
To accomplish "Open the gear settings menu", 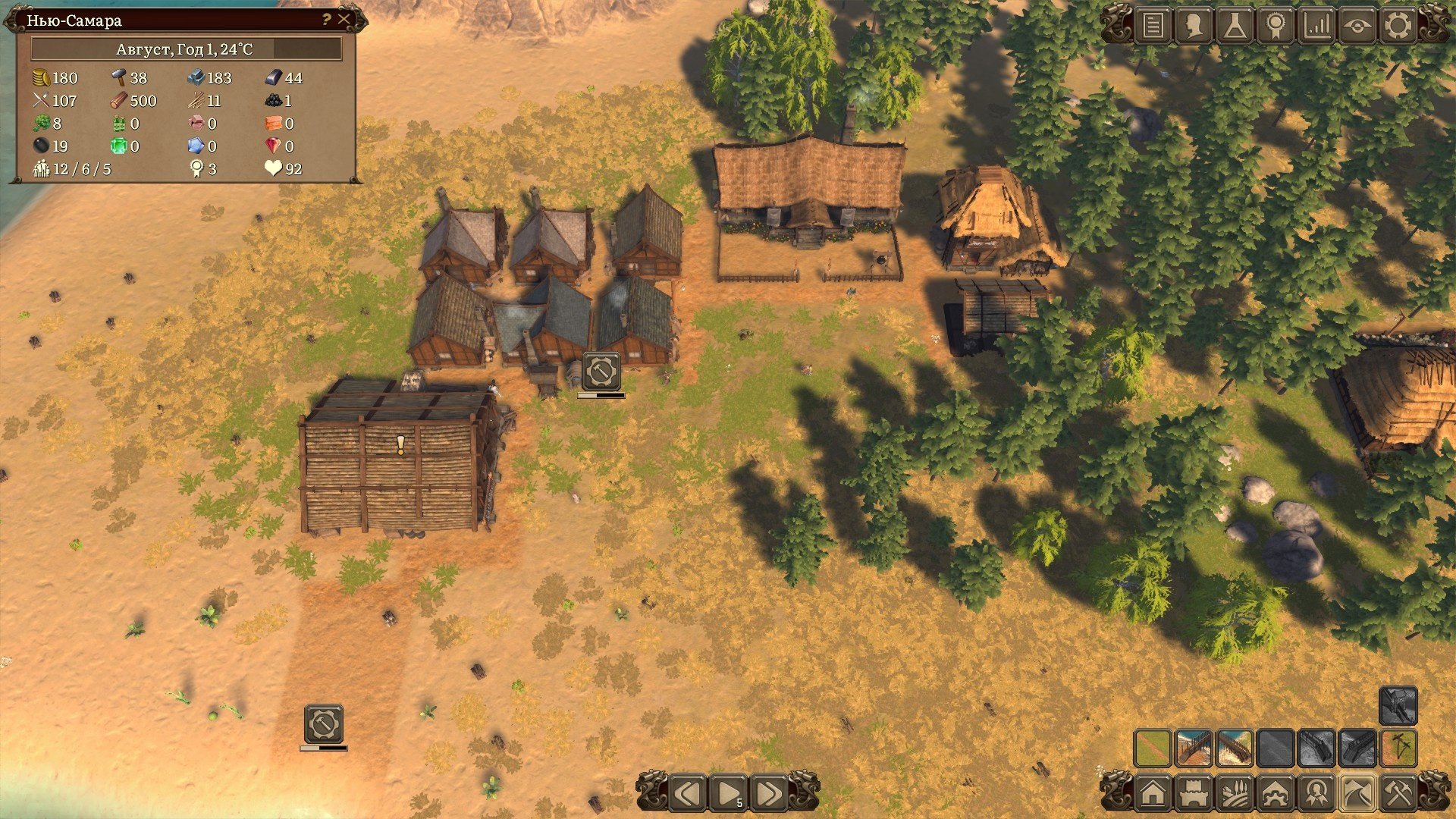I will pyautogui.click(x=1398, y=26).
